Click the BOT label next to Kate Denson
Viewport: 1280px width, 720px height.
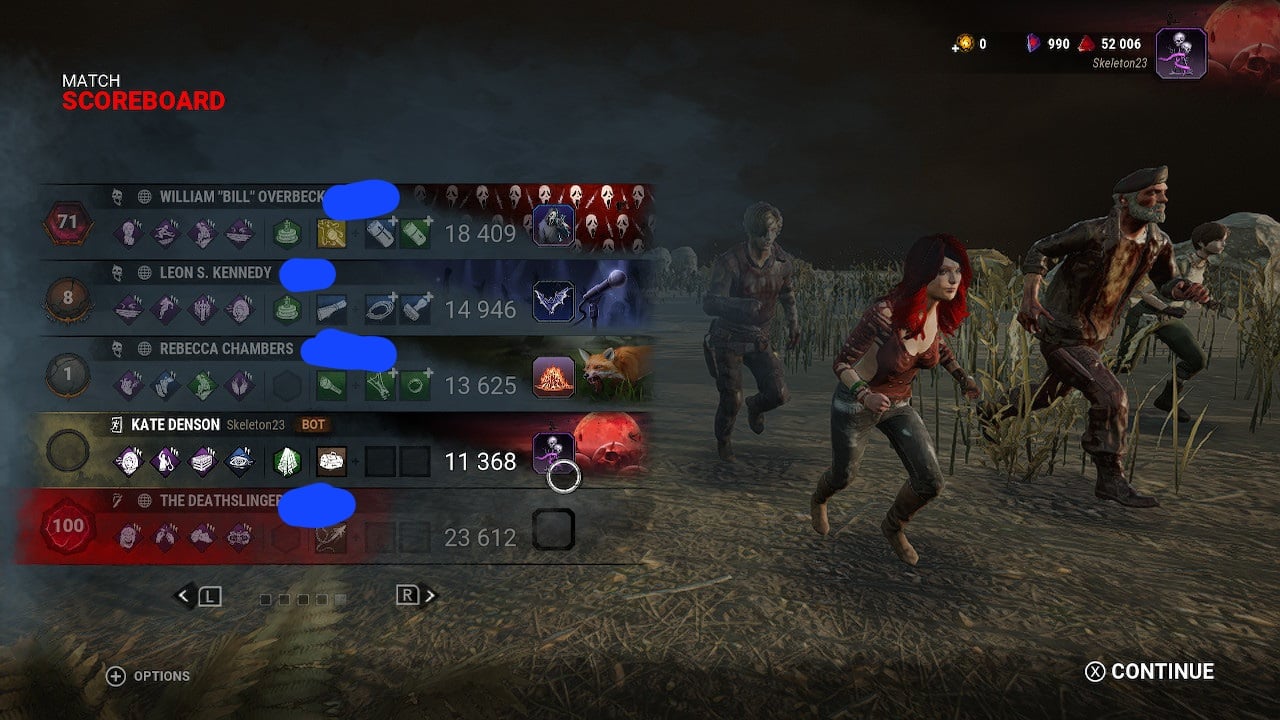click(312, 424)
